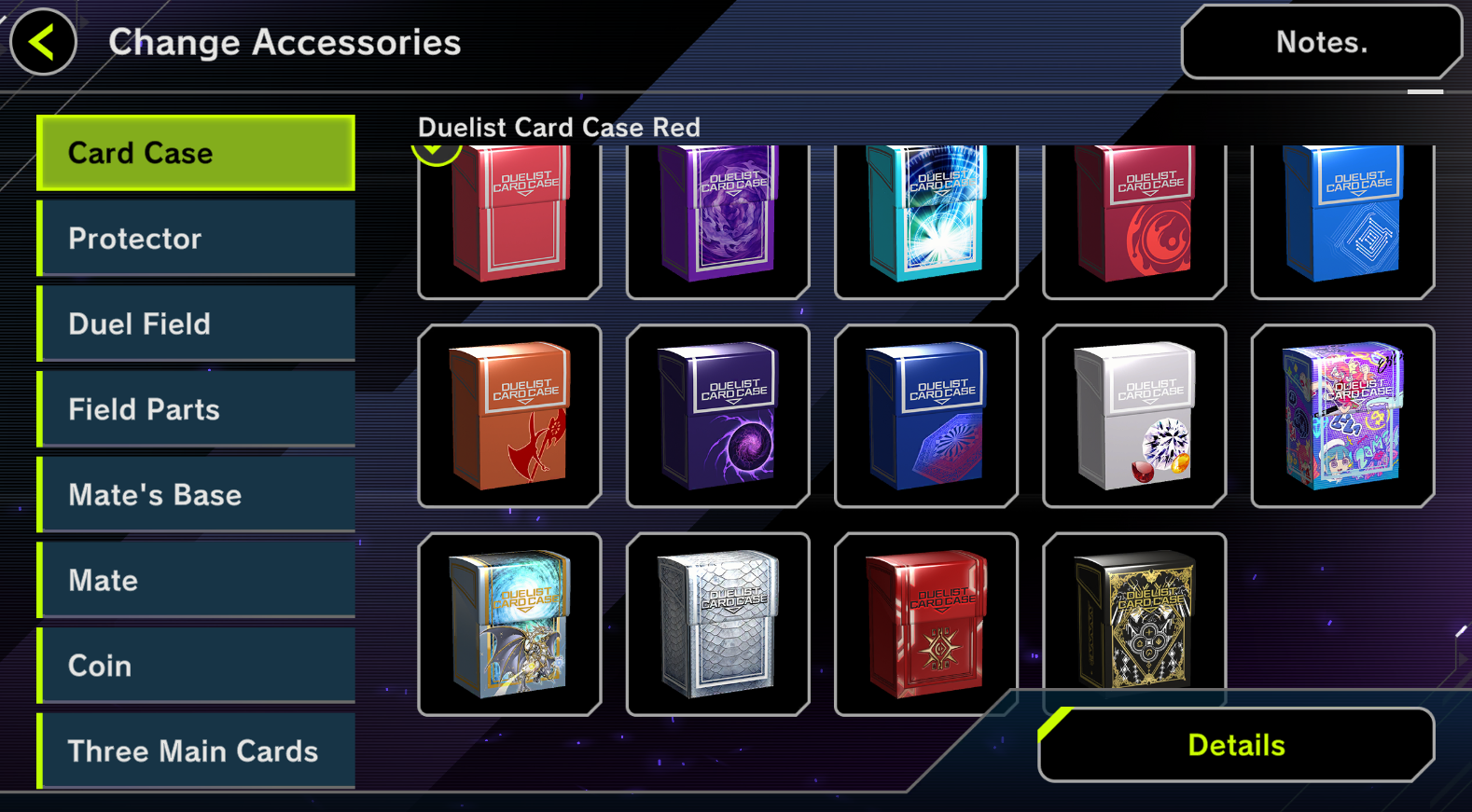Choose the Field Parts category

196,409
